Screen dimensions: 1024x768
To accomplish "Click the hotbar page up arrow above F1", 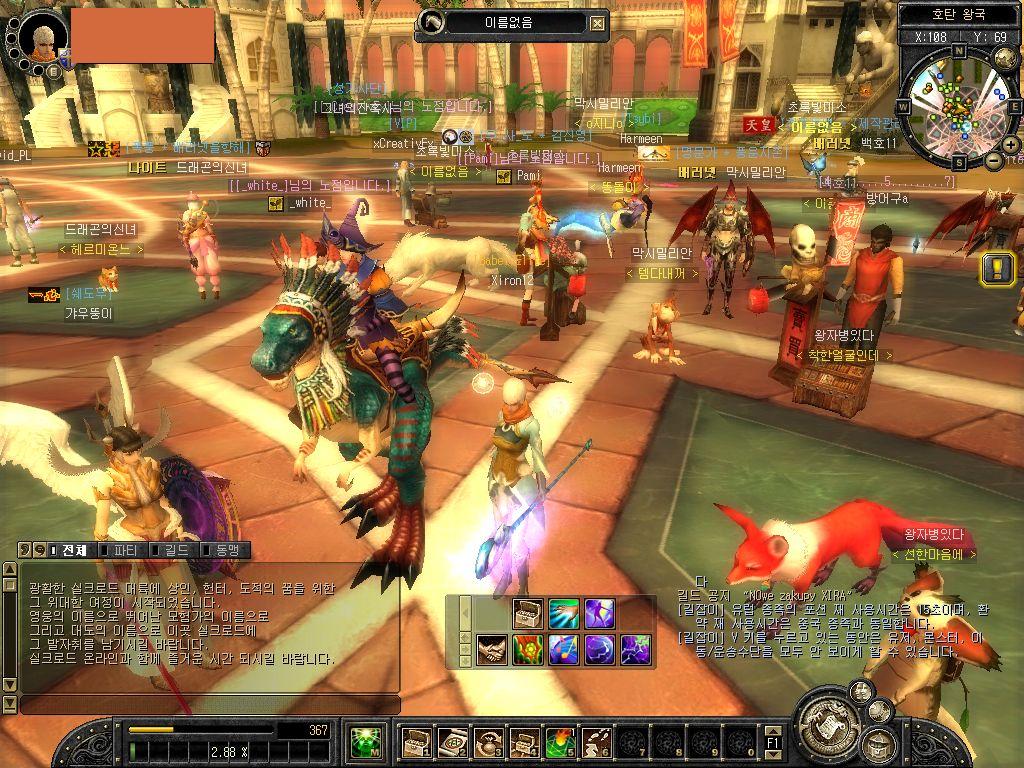I will pos(773,730).
